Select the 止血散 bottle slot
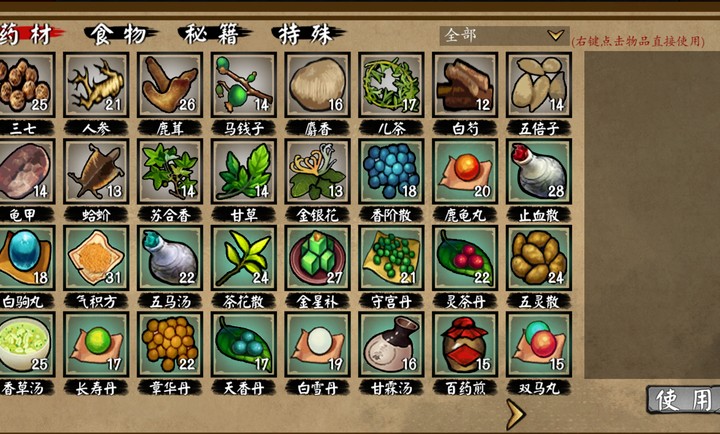Image resolution: width=720 pixels, height=434 pixels. [539, 171]
